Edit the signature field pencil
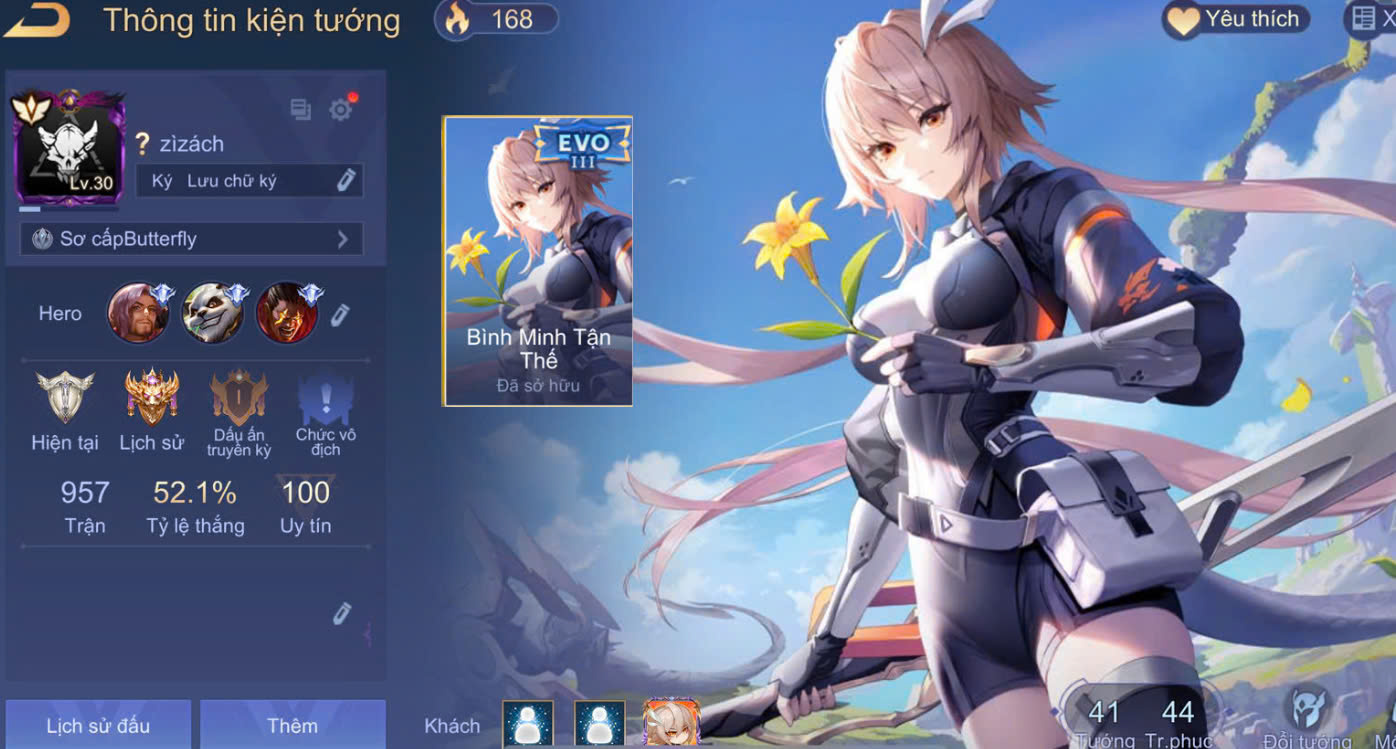1396x749 pixels. coord(346,180)
